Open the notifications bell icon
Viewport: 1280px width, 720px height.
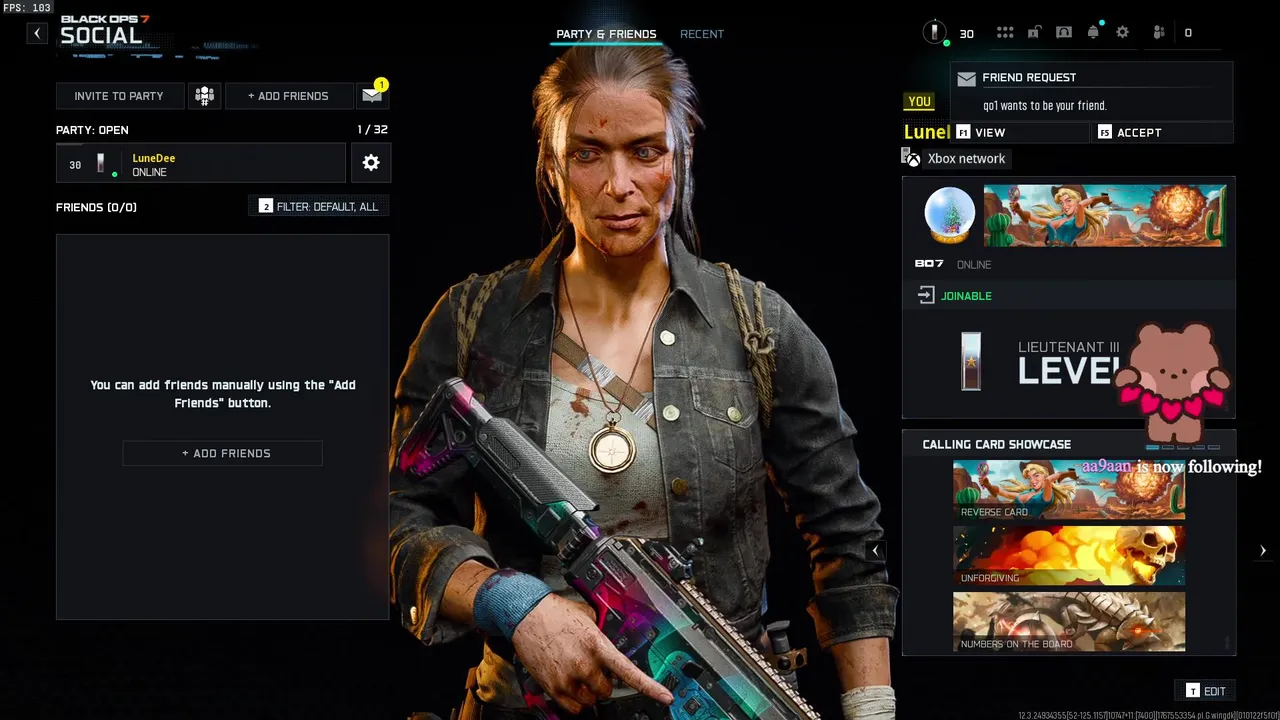[1093, 33]
